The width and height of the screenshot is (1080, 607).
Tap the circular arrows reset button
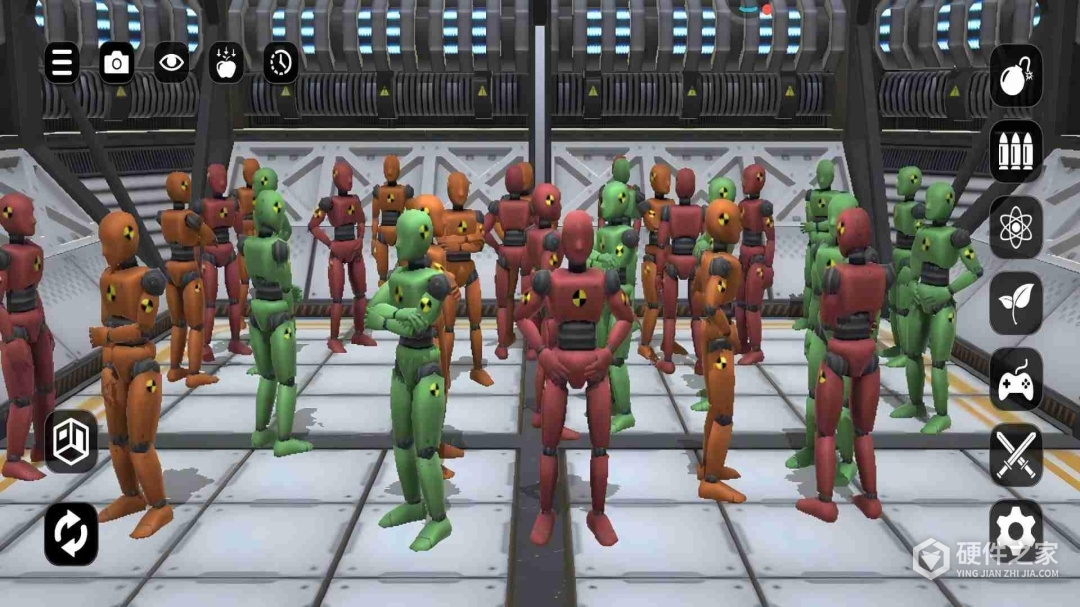[x=72, y=533]
